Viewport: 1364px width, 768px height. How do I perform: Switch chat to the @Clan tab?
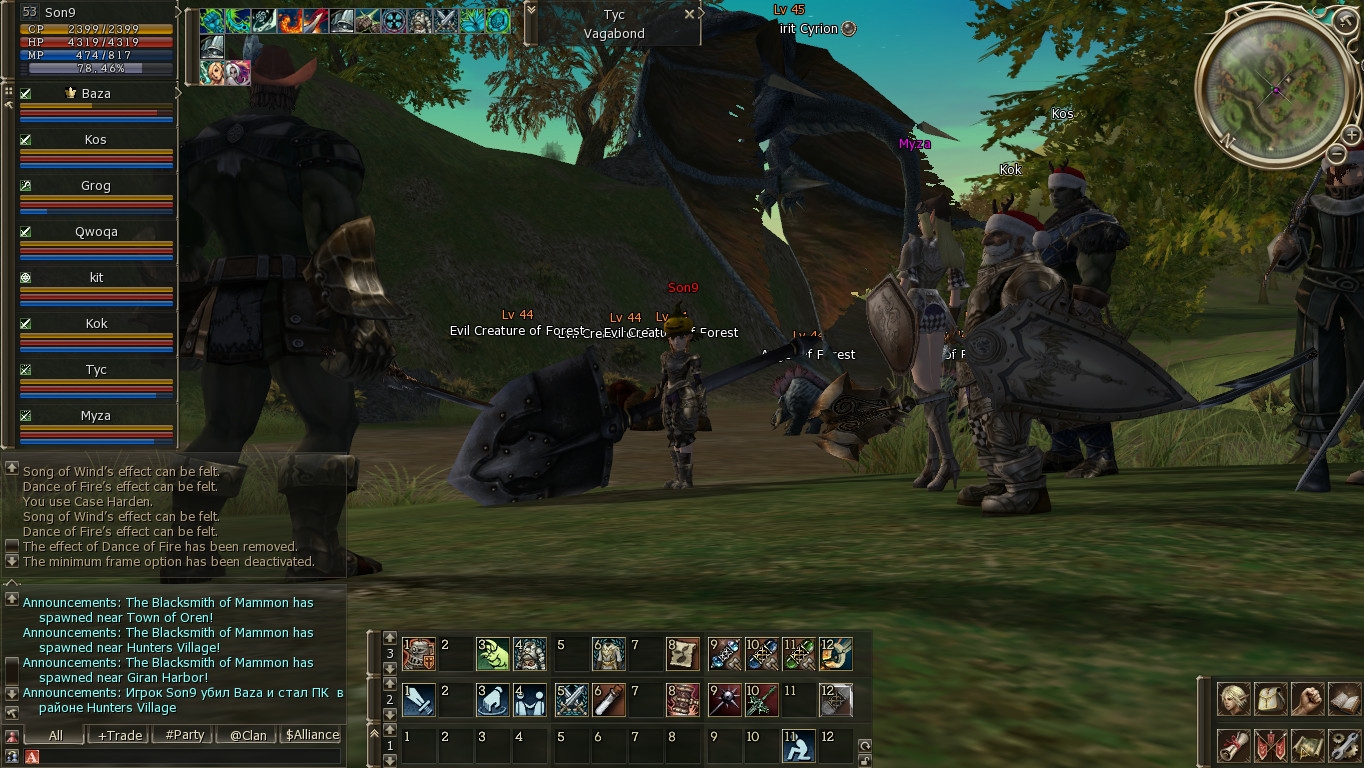[x=248, y=735]
